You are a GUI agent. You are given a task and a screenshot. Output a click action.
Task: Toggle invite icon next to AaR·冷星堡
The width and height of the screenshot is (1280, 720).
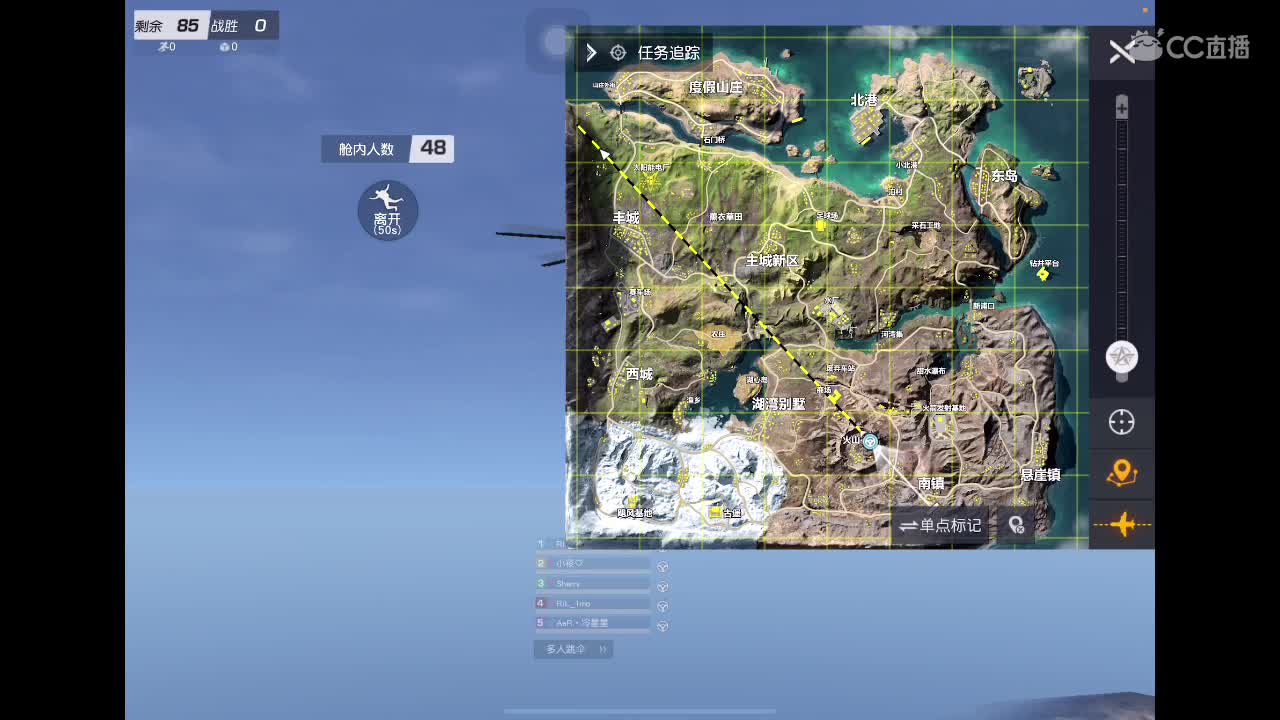click(x=662, y=624)
